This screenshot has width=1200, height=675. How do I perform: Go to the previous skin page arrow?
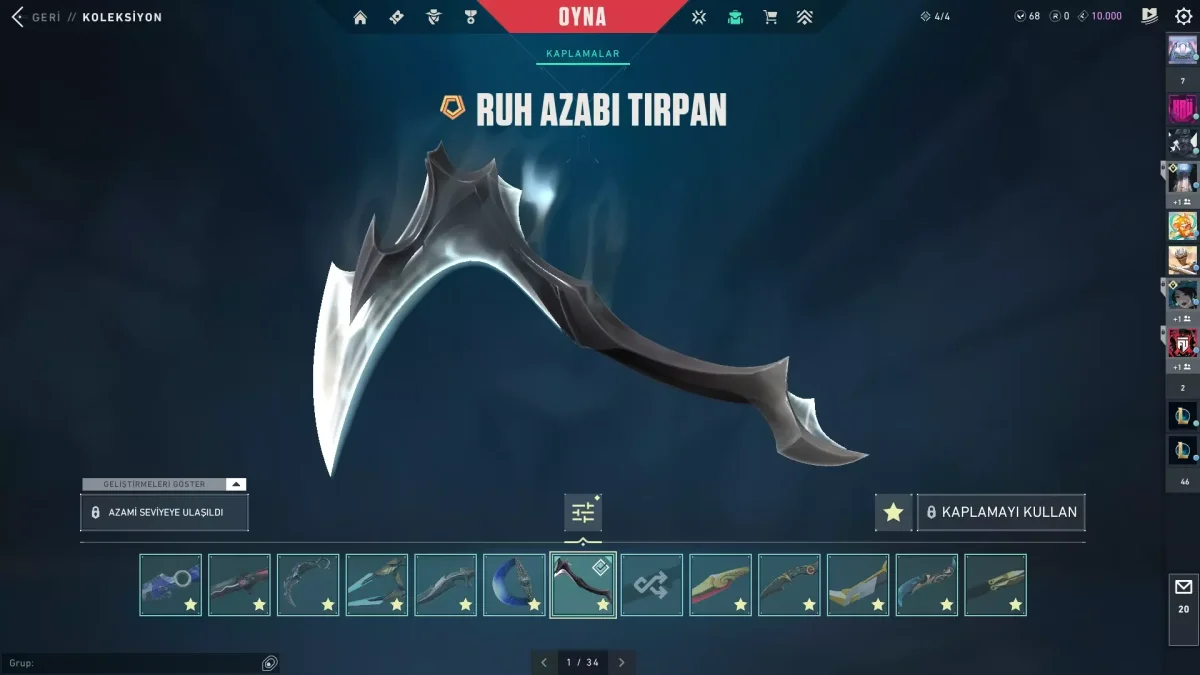(x=544, y=662)
